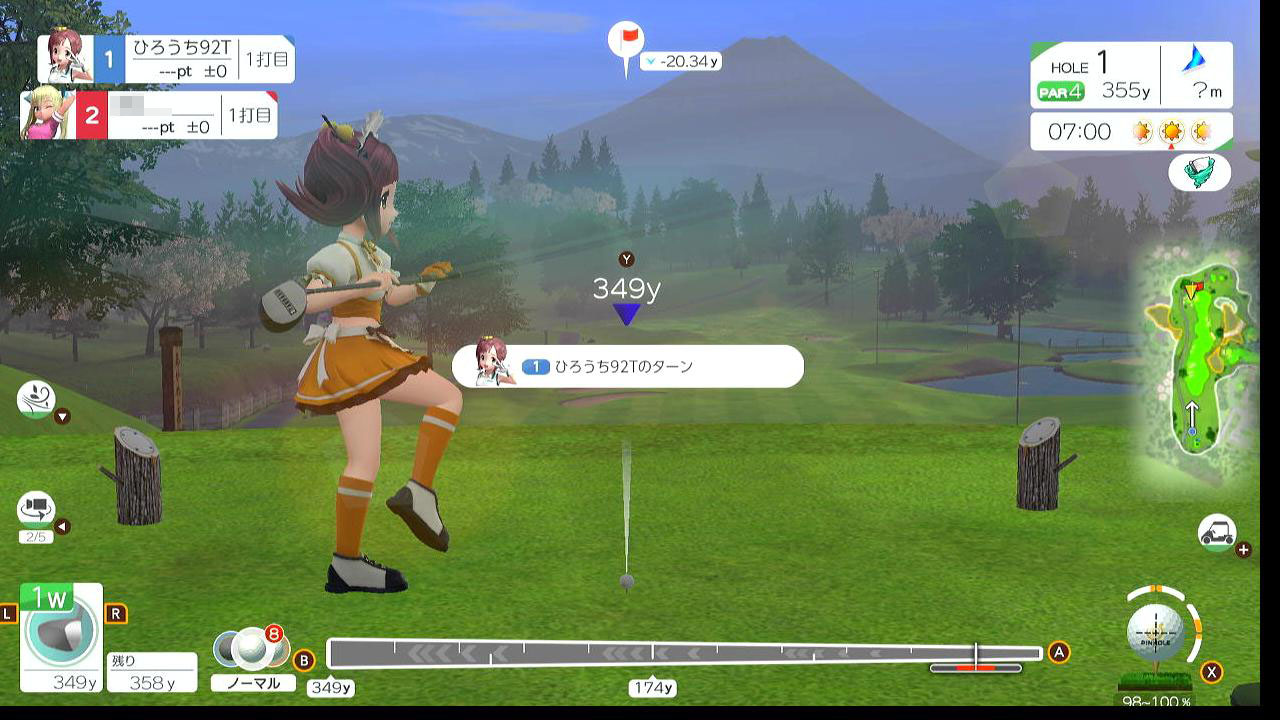Show the 07:00 weather forecast panel

tap(1131, 131)
